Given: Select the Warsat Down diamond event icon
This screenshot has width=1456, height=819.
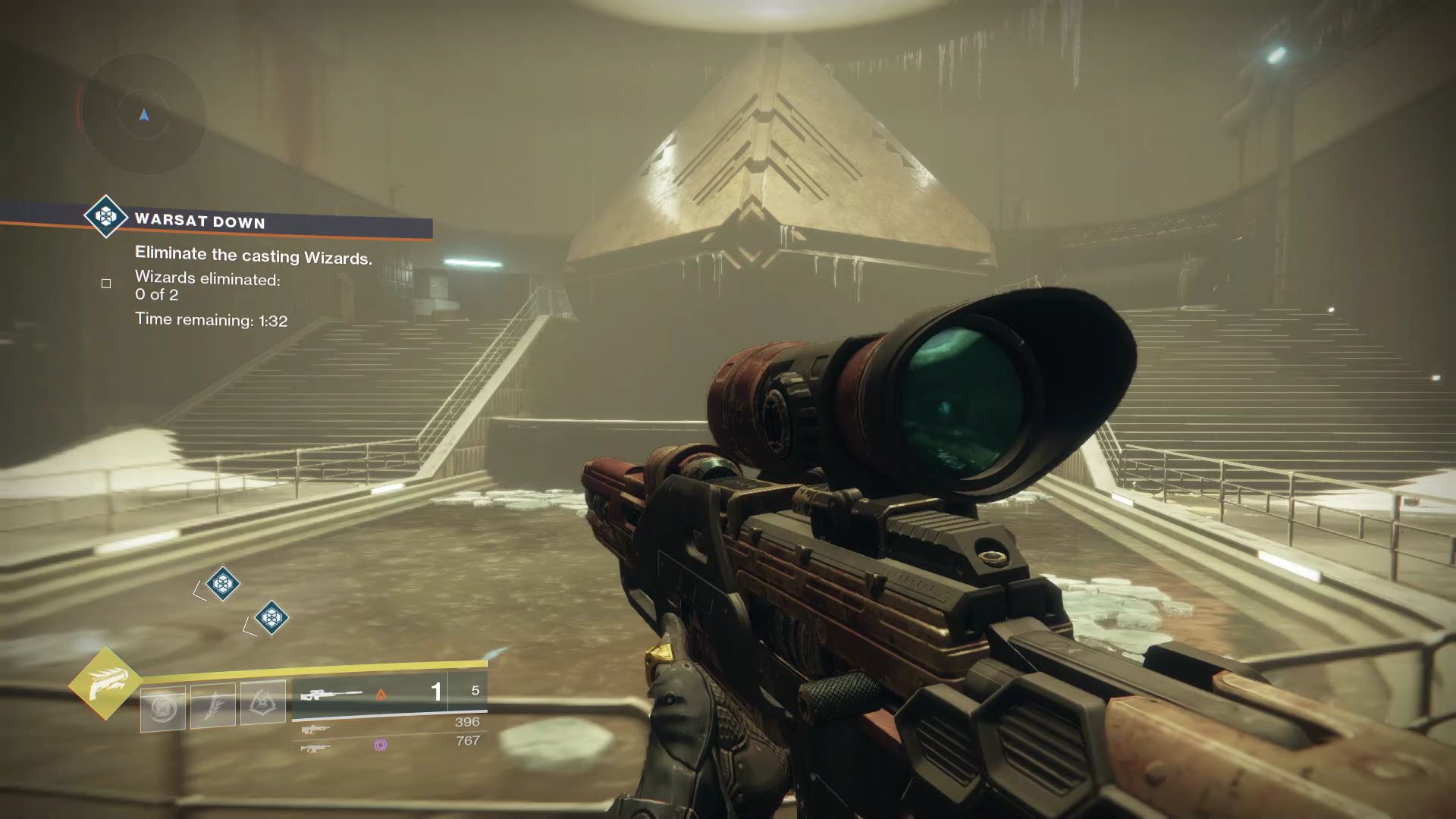Looking at the screenshot, I should [105, 217].
